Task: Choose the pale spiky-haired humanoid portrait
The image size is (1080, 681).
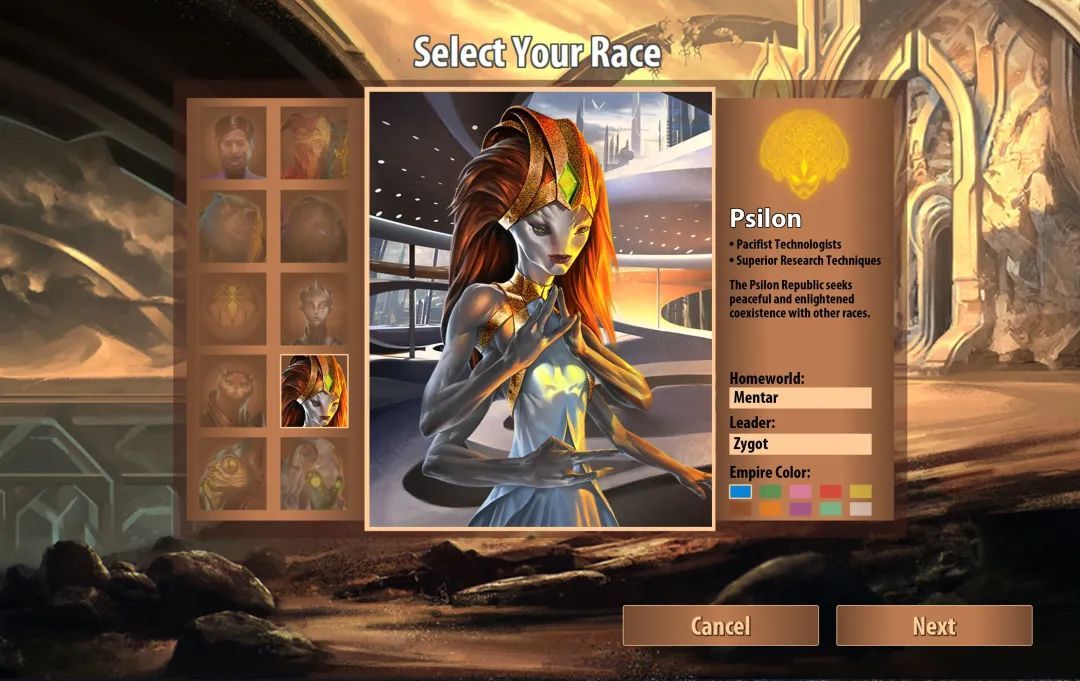Action: point(314,309)
